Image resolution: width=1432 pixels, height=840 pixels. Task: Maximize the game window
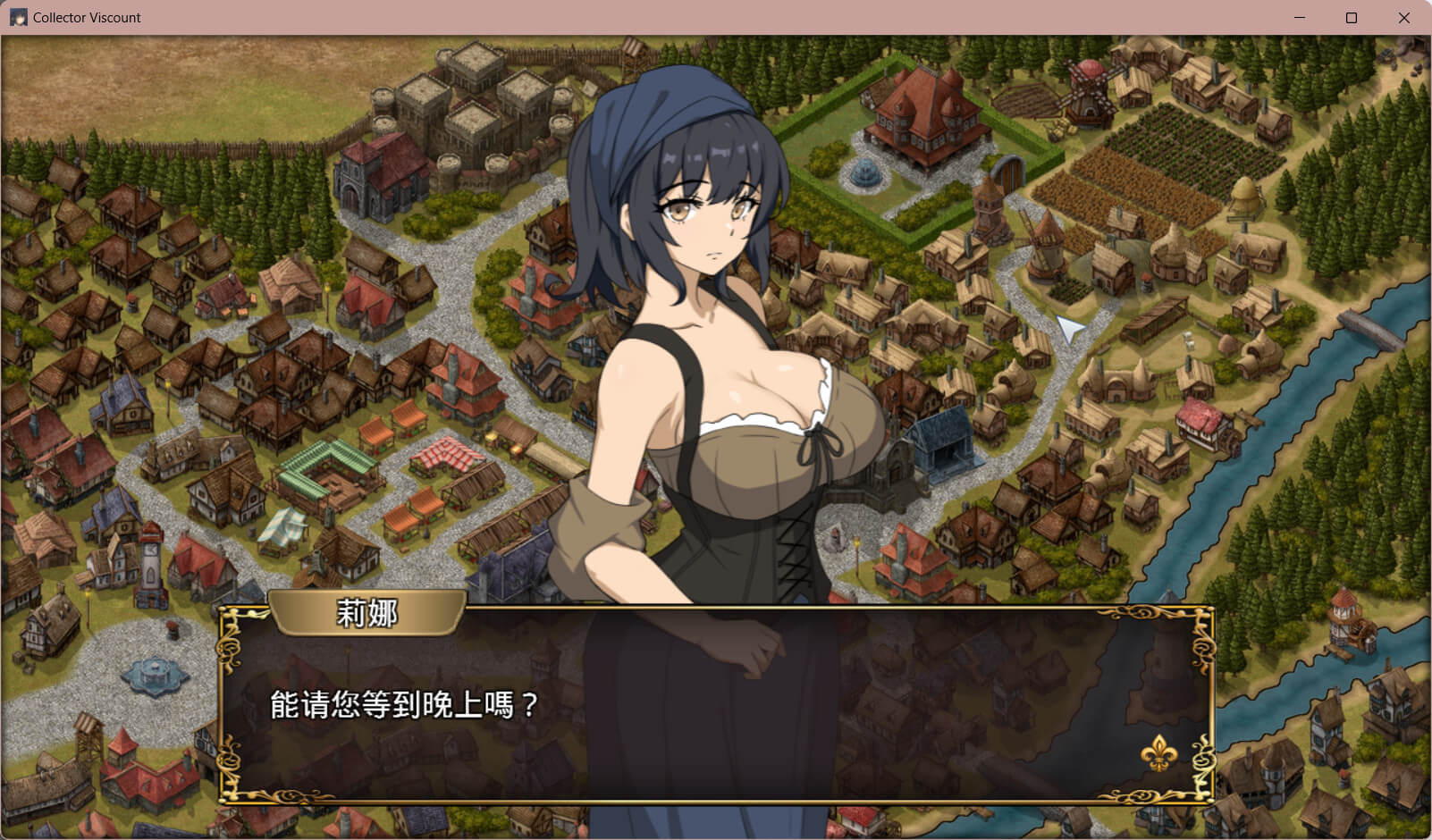coord(1352,18)
